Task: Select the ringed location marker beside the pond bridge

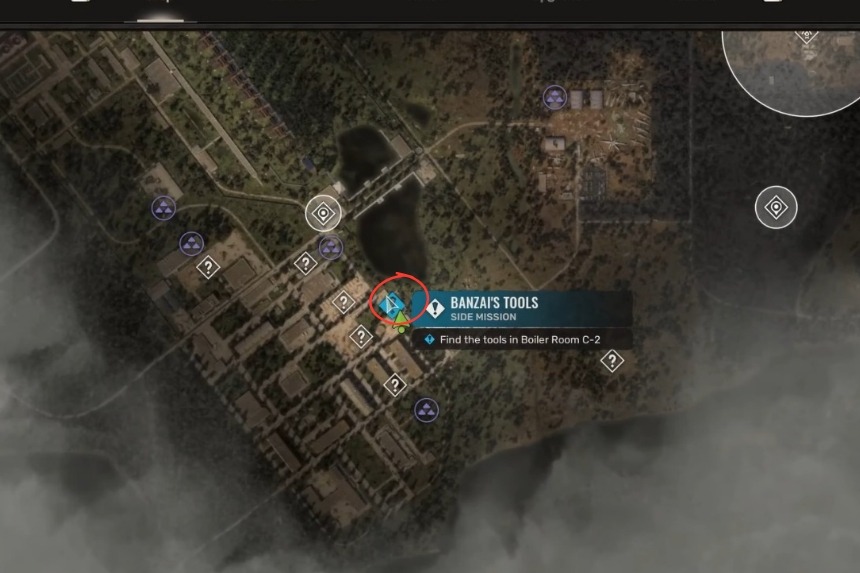Action: pos(323,212)
